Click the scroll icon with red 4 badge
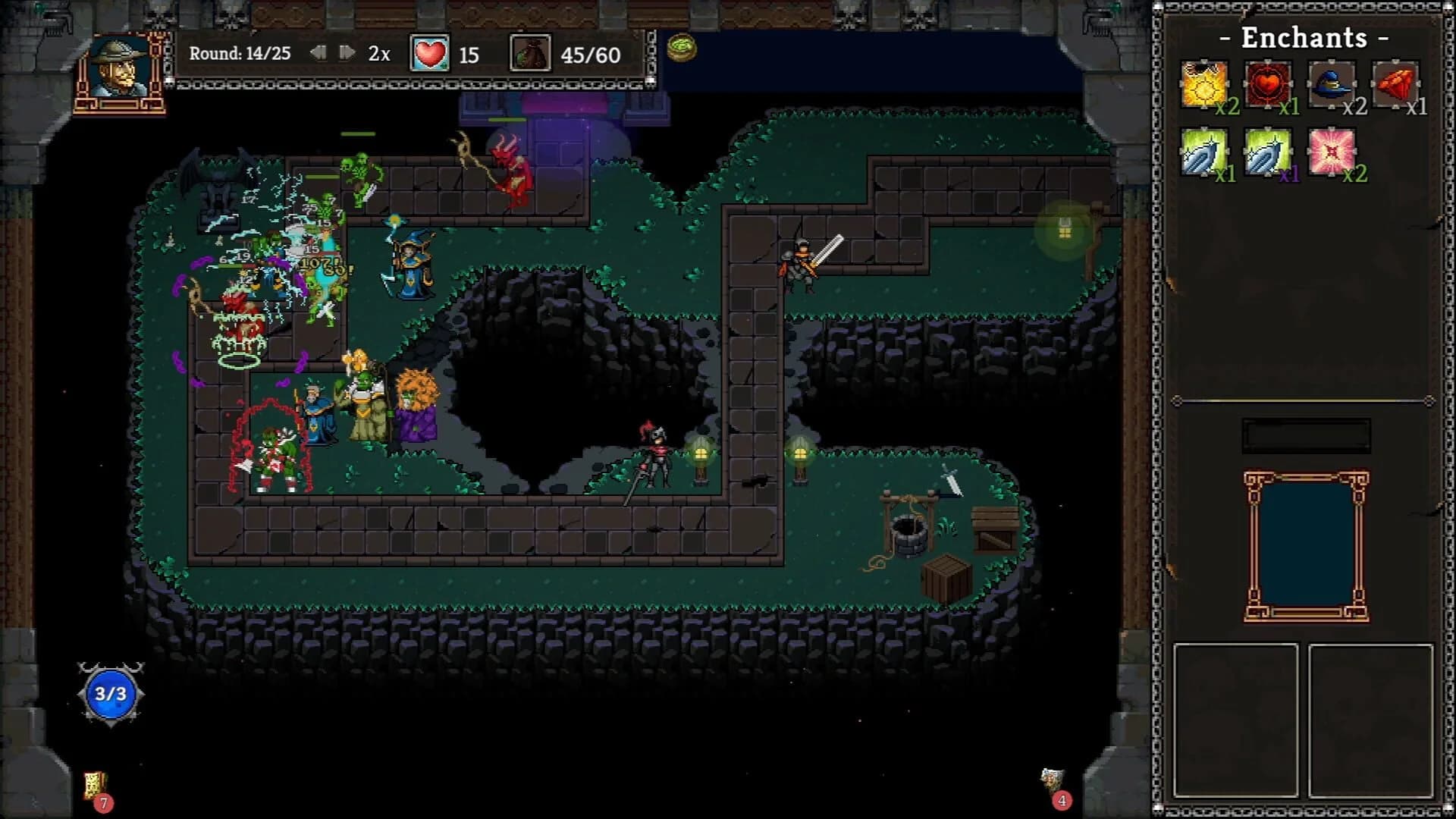The image size is (1456, 819). (x=1053, y=778)
